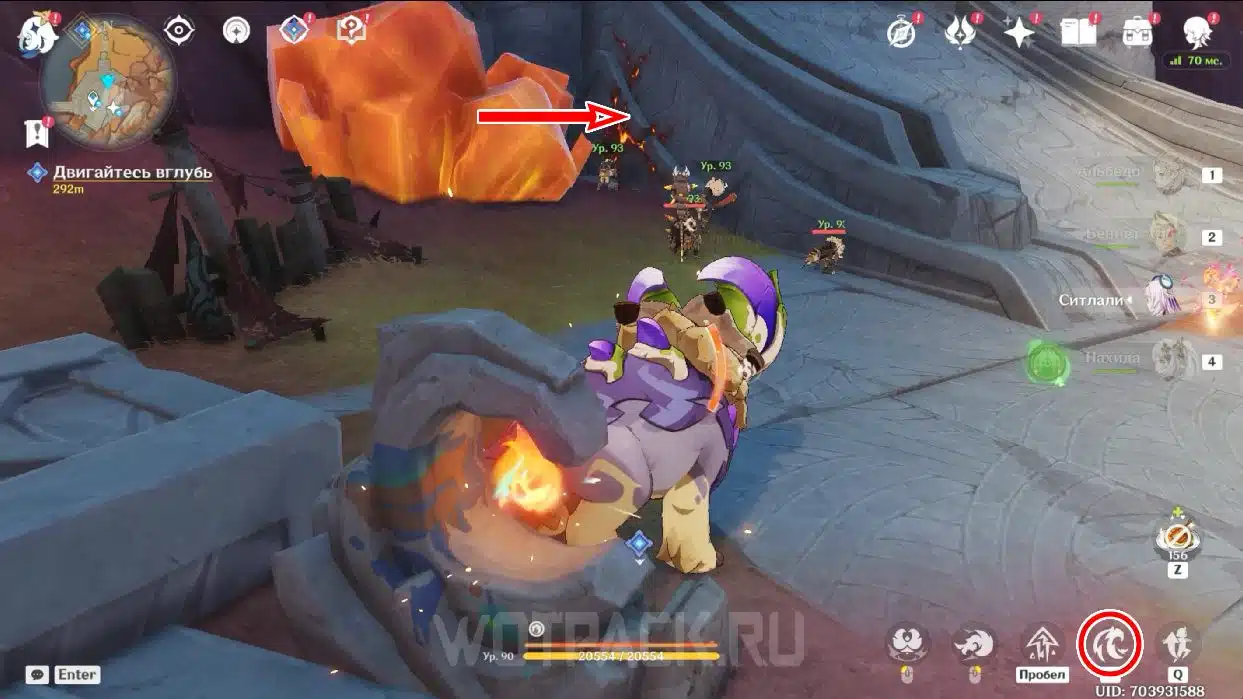
Task: Click the Enter chat box button
Action: coord(76,675)
